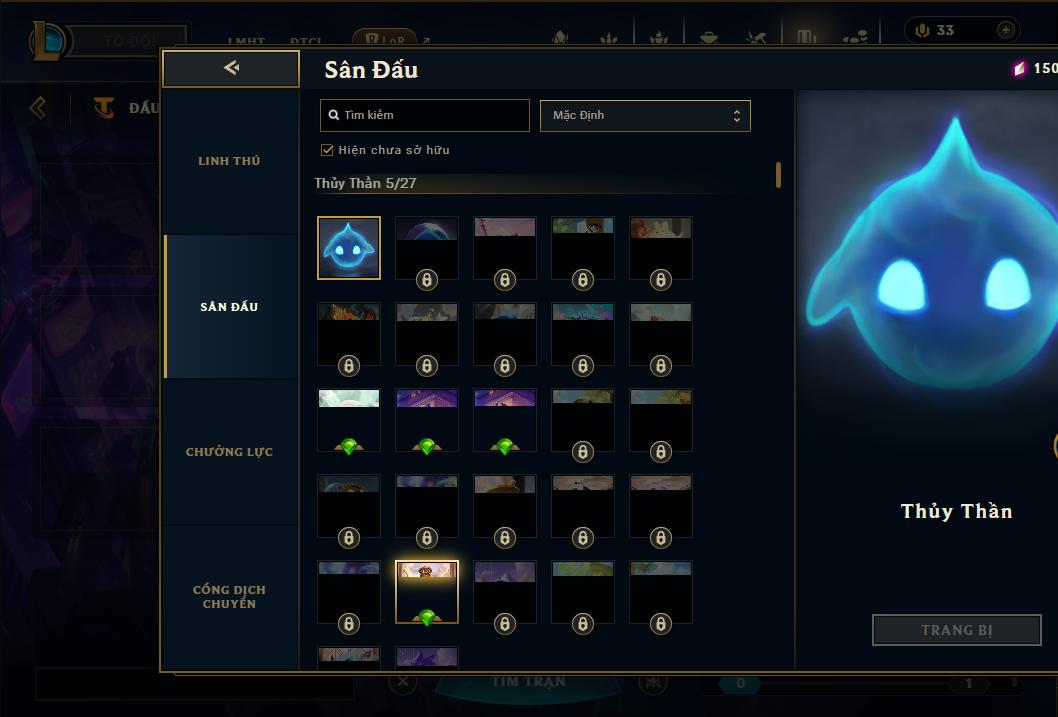Image resolution: width=1058 pixels, height=717 pixels.
Task: Go back with the arrow button
Action: point(231,68)
